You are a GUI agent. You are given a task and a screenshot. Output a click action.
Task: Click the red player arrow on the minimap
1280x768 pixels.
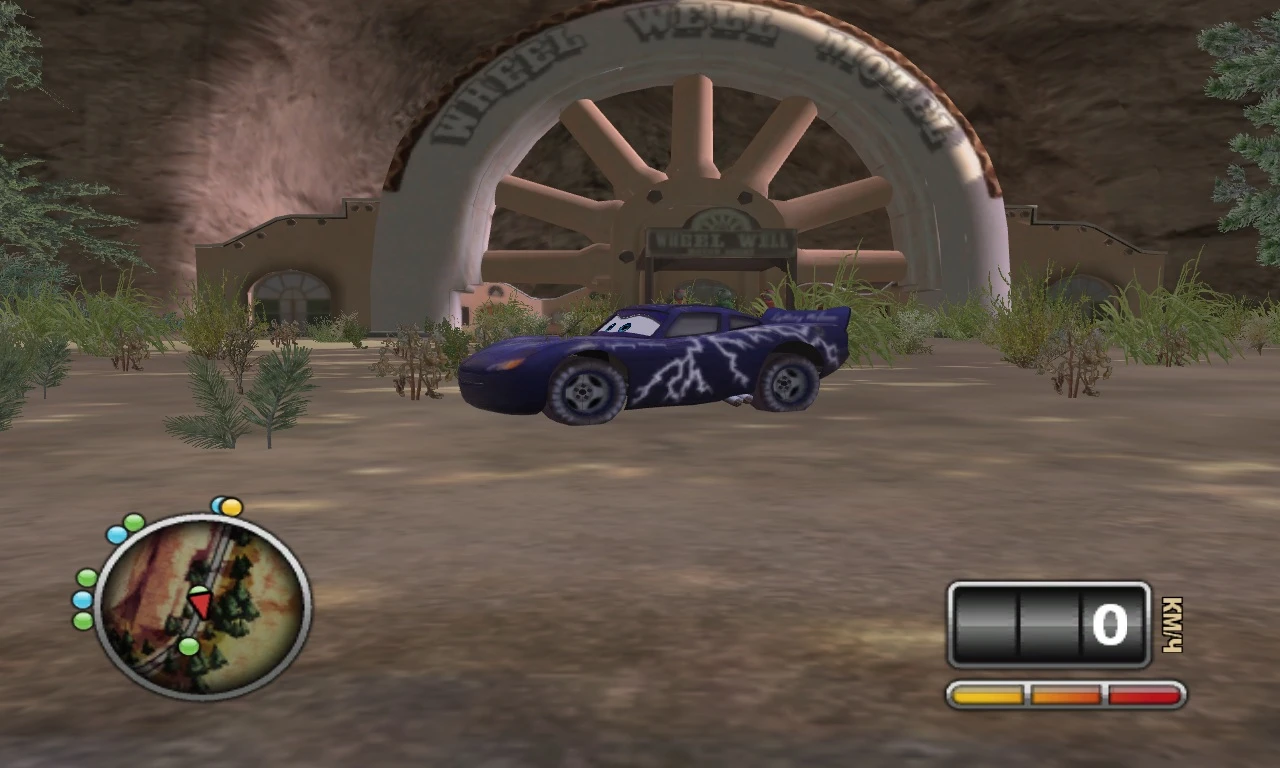[x=199, y=604]
